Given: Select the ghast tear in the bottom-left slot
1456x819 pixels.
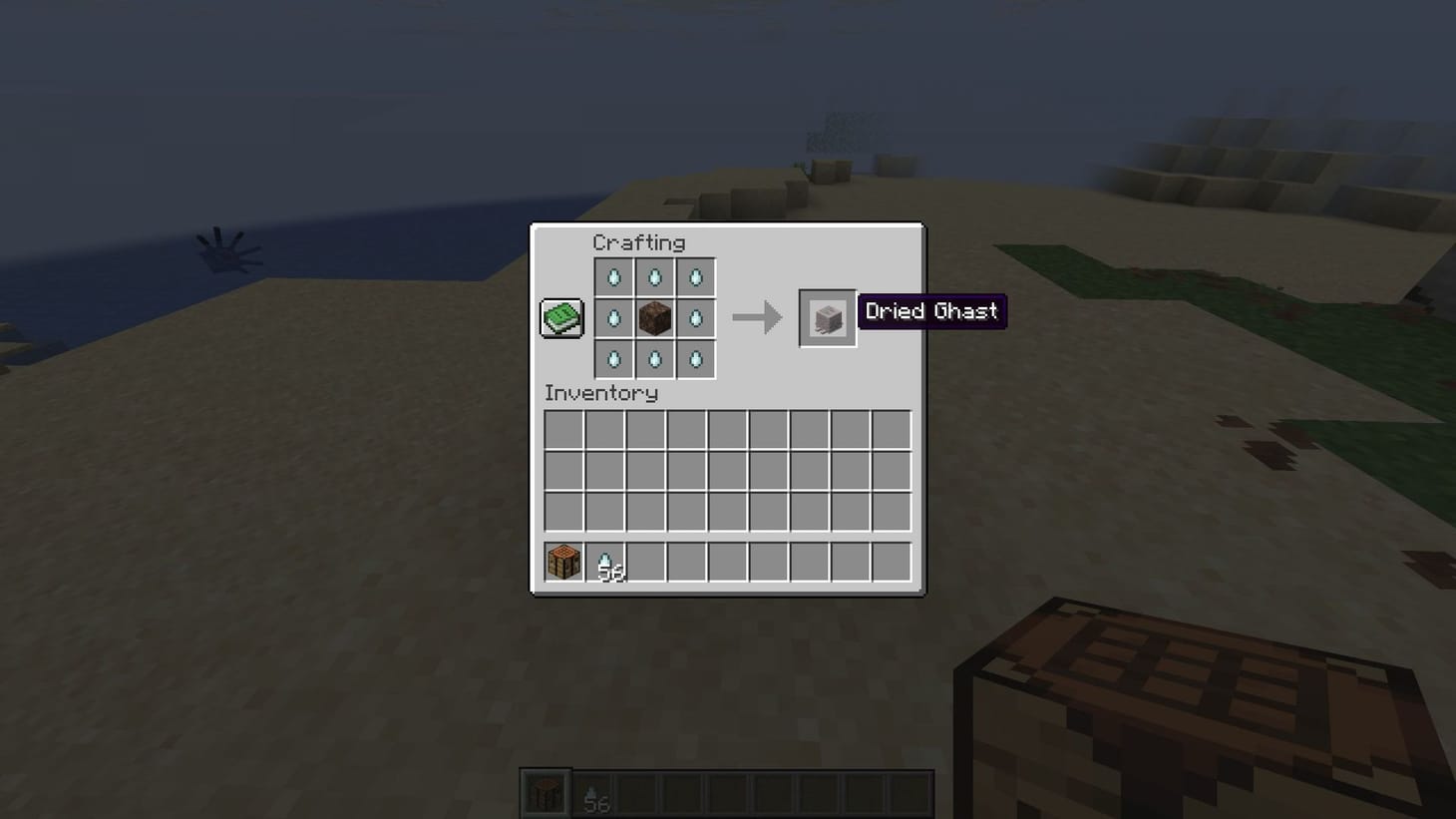Looking at the screenshot, I should (613, 360).
